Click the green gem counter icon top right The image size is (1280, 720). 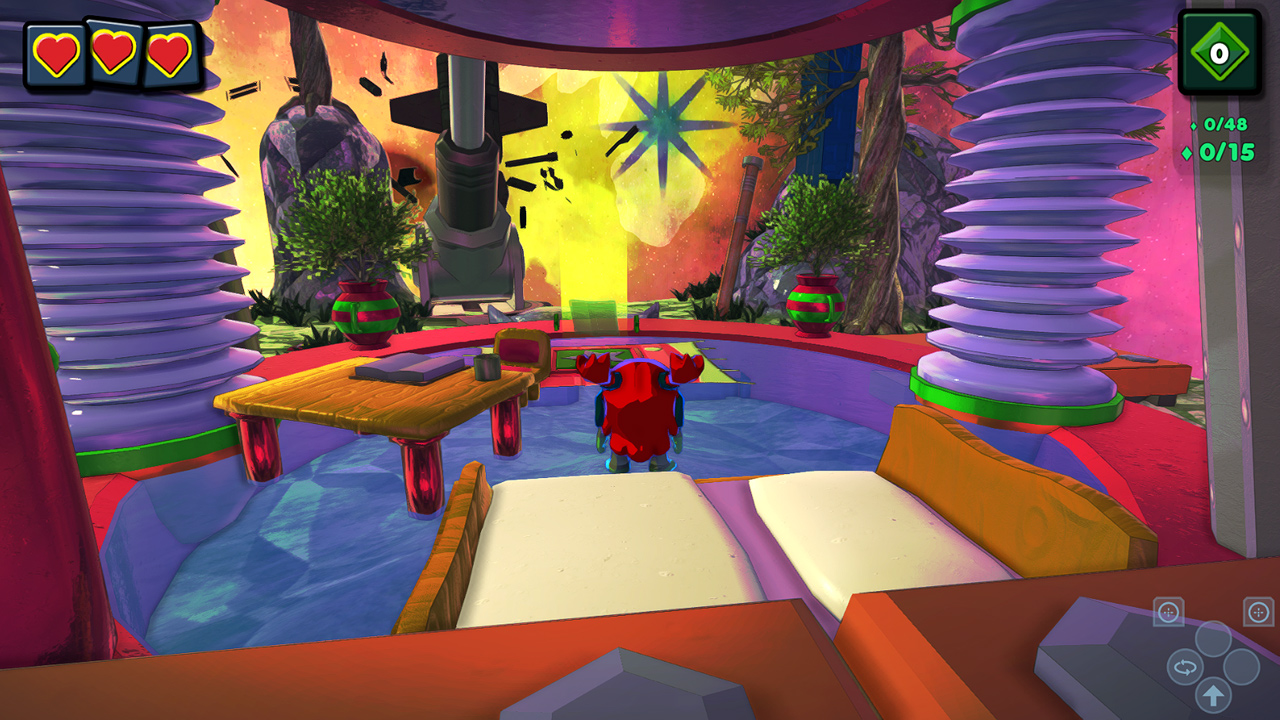[x=1221, y=51]
